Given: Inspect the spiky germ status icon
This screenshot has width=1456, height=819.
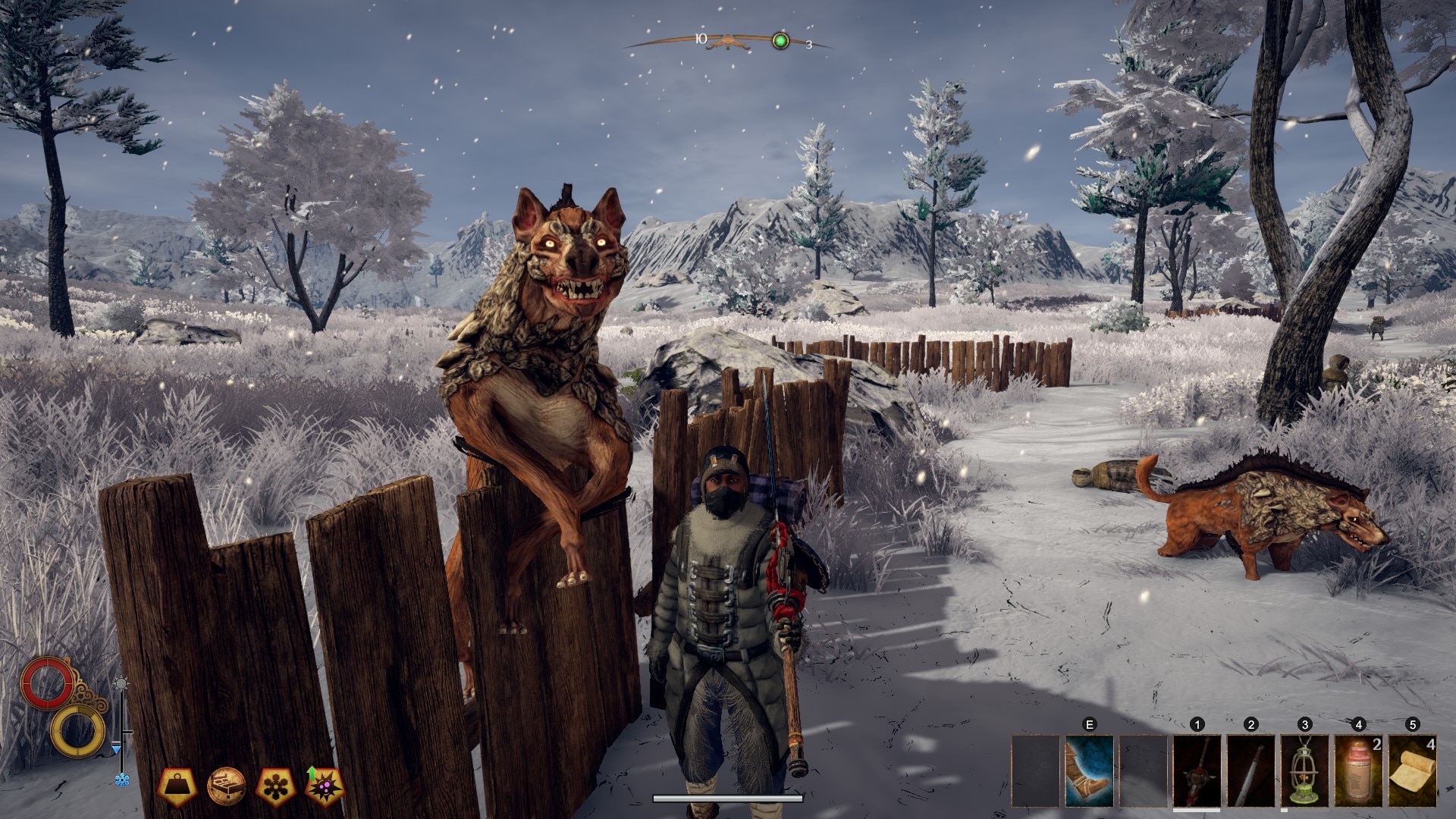Looking at the screenshot, I should click(324, 786).
